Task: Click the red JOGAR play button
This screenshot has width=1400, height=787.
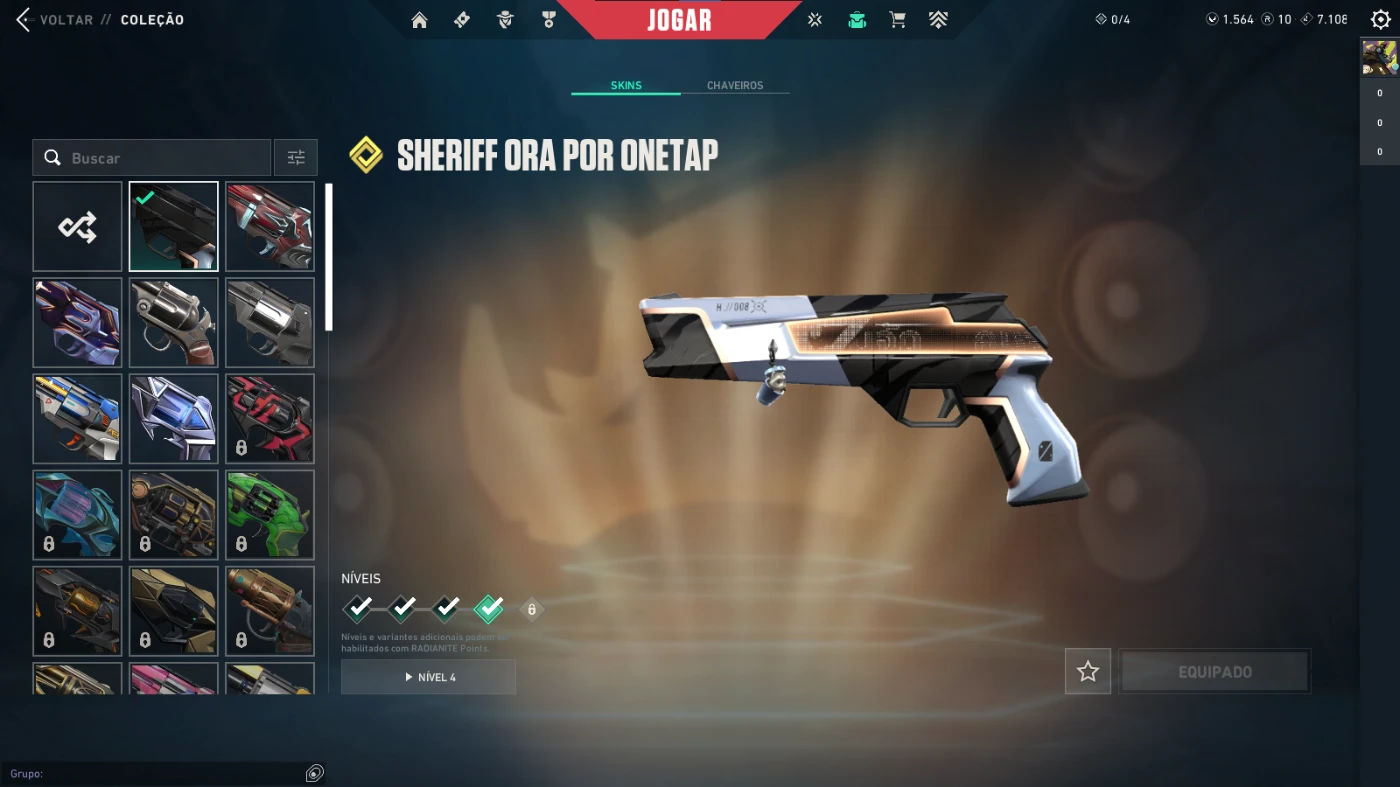Action: 679,20
